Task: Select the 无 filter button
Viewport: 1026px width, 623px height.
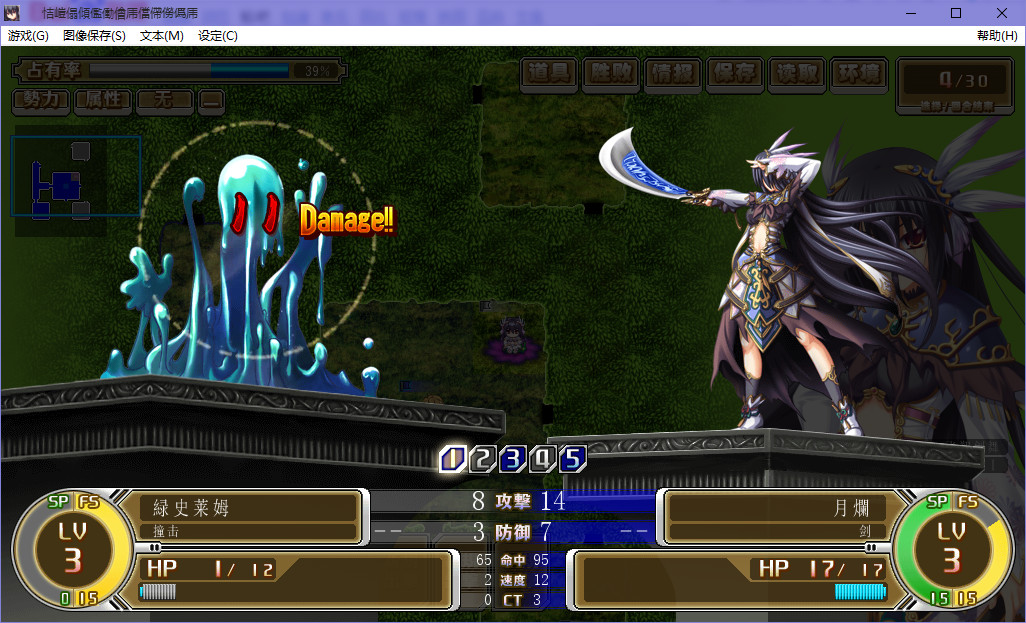Action: point(164,100)
